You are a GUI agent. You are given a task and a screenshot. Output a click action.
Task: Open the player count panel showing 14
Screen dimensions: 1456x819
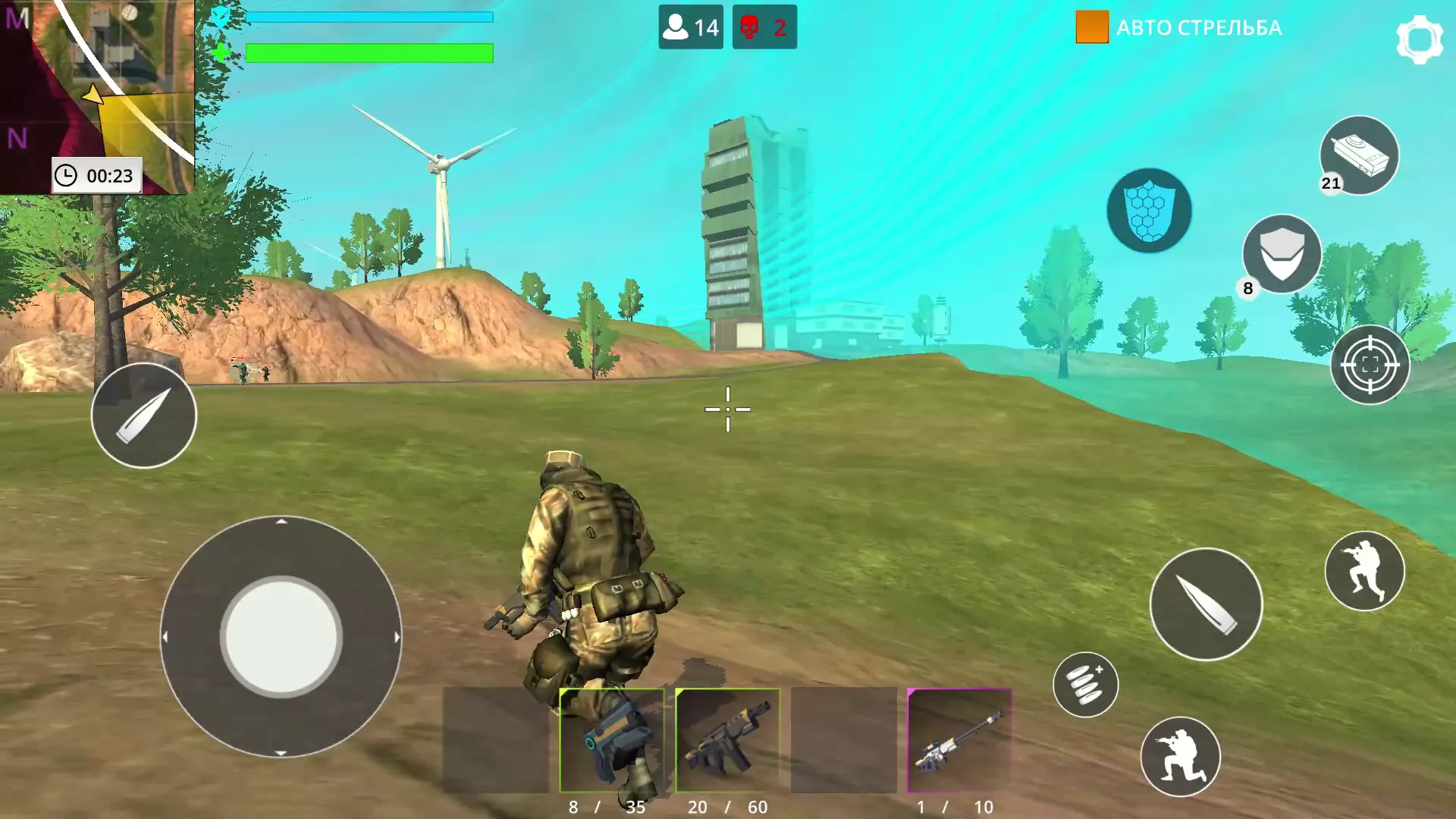689,27
